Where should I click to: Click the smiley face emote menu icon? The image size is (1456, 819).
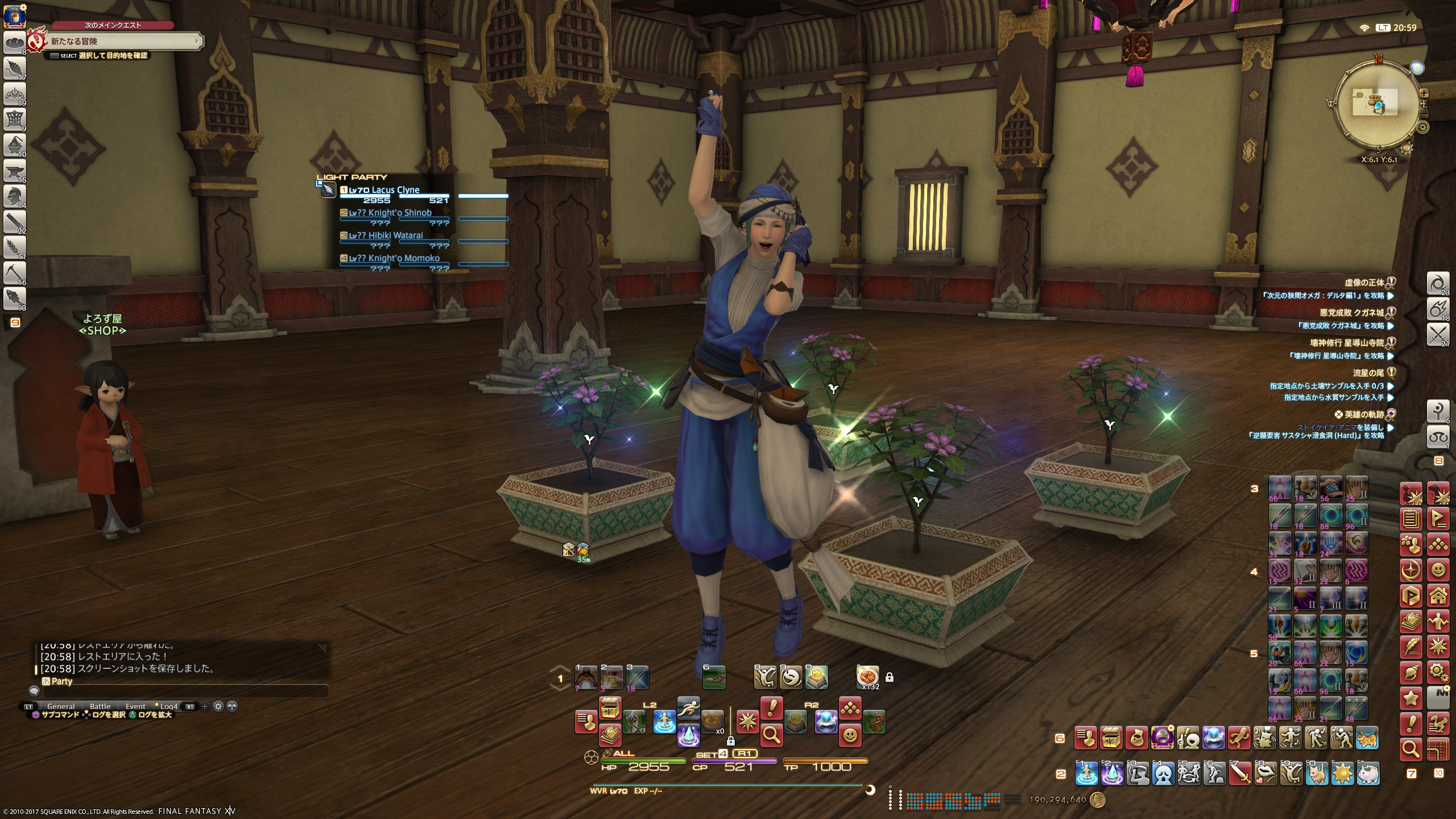pyautogui.click(x=850, y=735)
